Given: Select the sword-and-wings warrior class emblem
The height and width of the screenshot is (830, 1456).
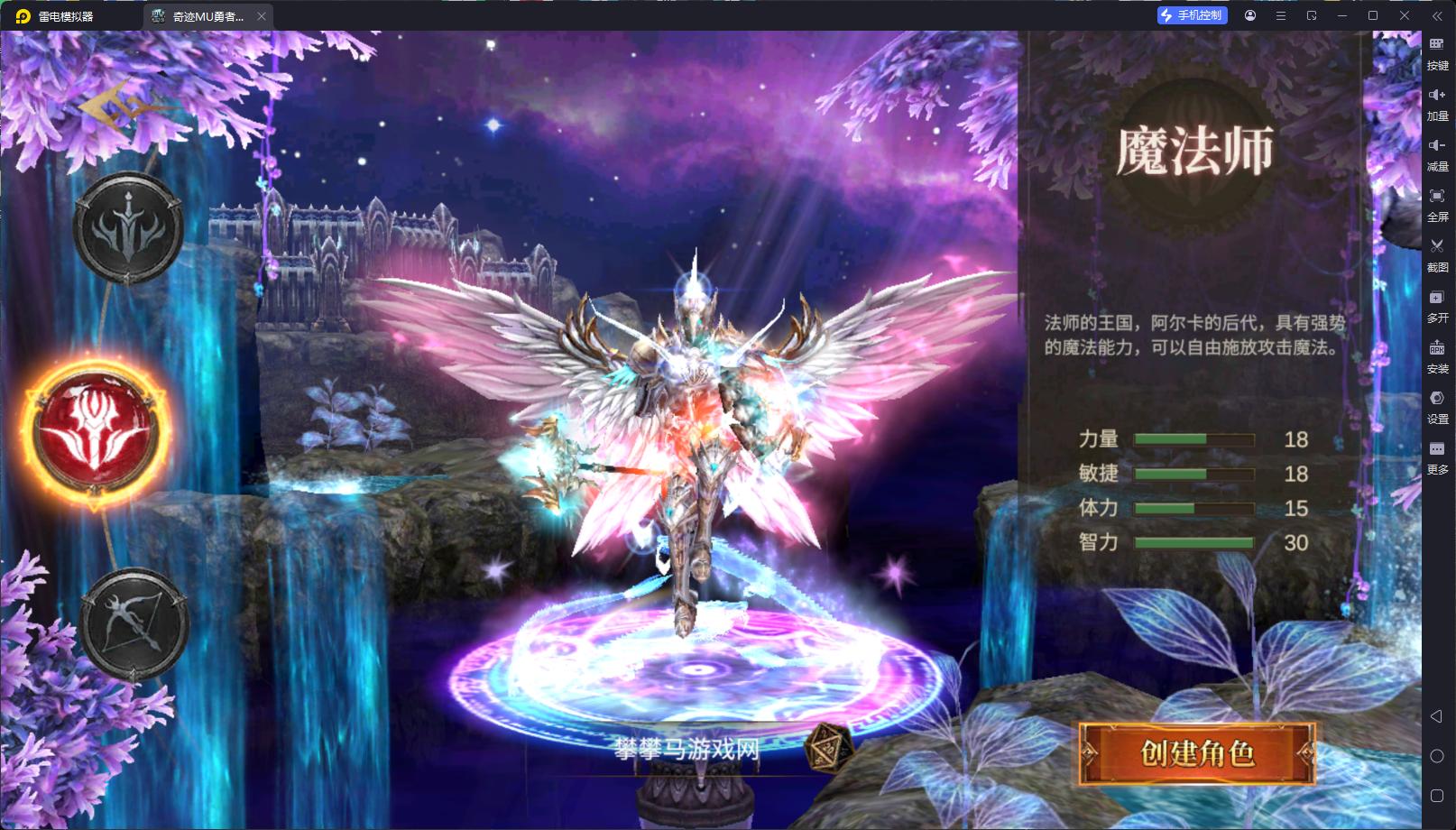Looking at the screenshot, I should pyautogui.click(x=128, y=229).
